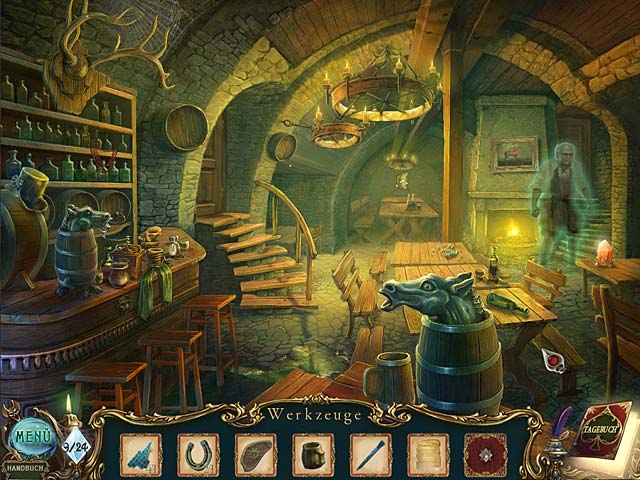Choose the dark mug inventory item
The width and height of the screenshot is (640, 480).
313,454
